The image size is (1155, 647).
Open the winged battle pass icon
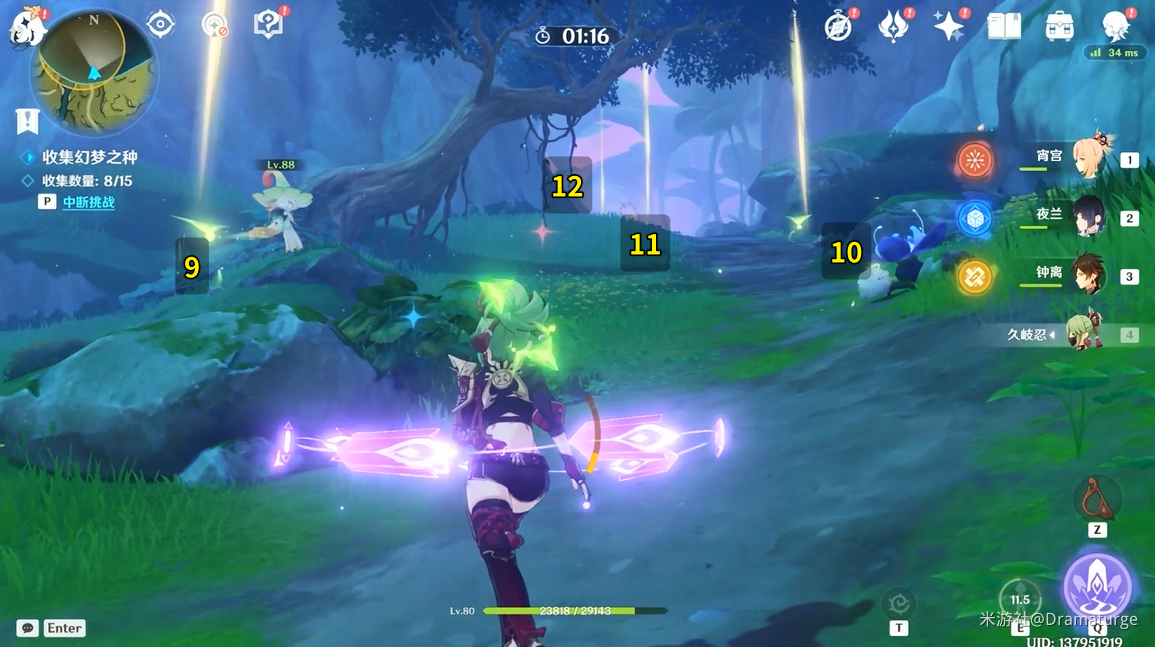pyautogui.click(x=893, y=27)
